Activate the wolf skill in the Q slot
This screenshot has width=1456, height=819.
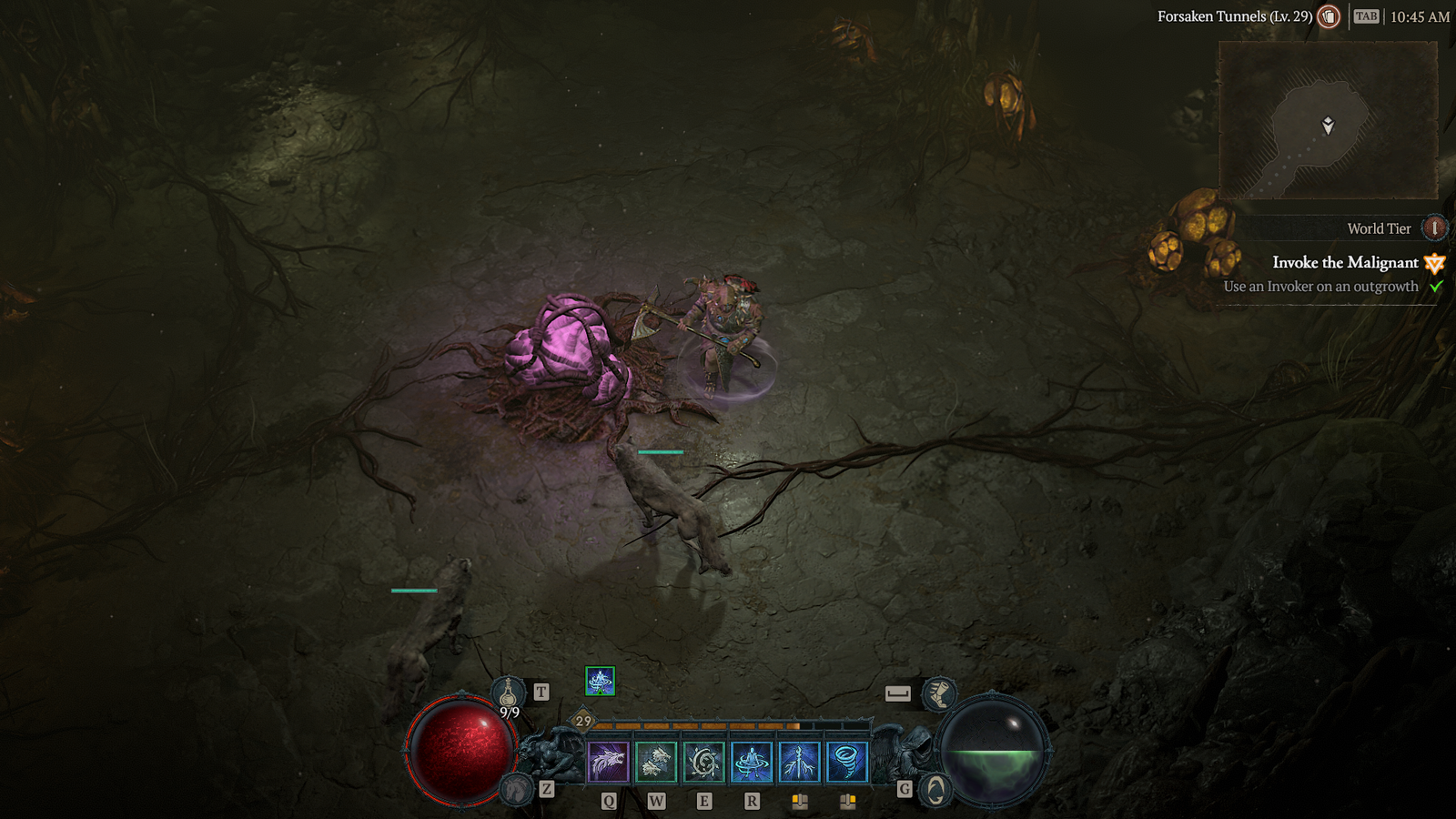tap(608, 759)
